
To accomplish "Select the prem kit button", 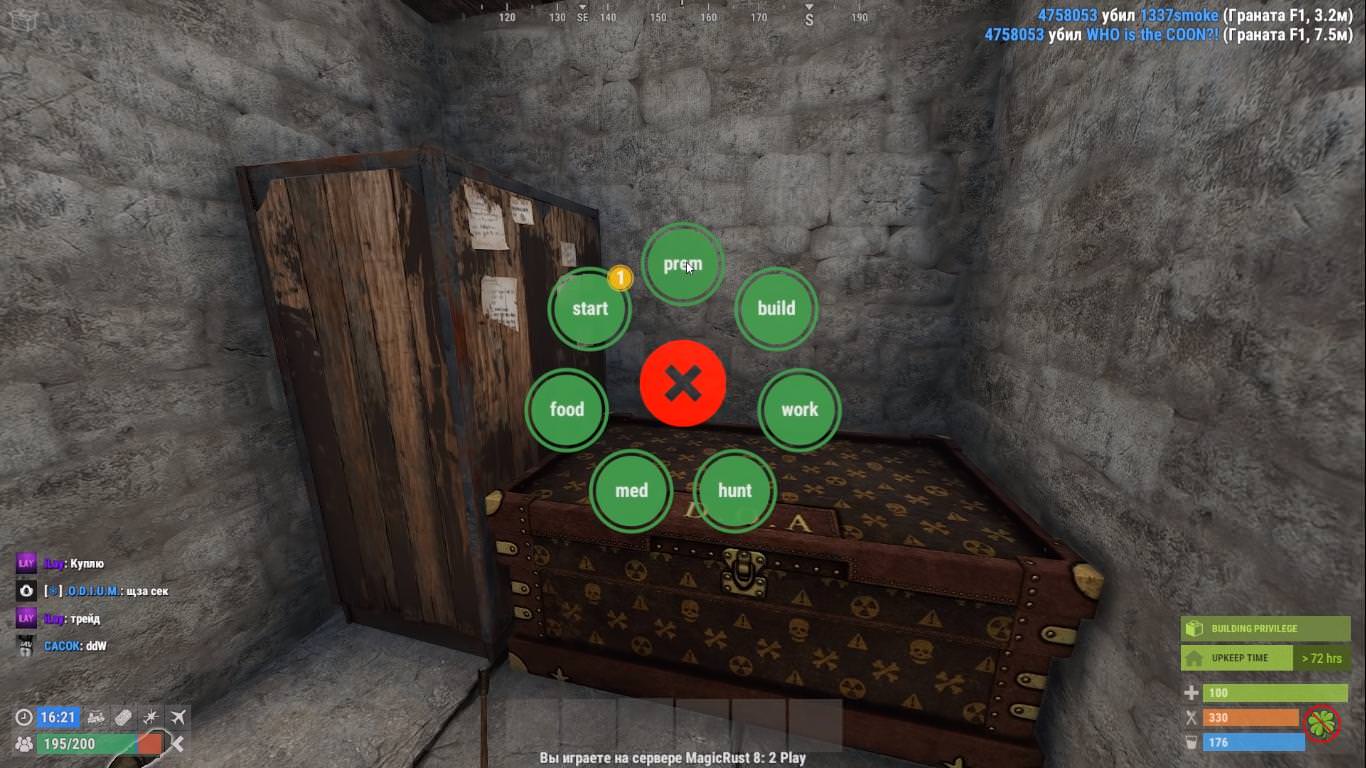I will point(682,264).
